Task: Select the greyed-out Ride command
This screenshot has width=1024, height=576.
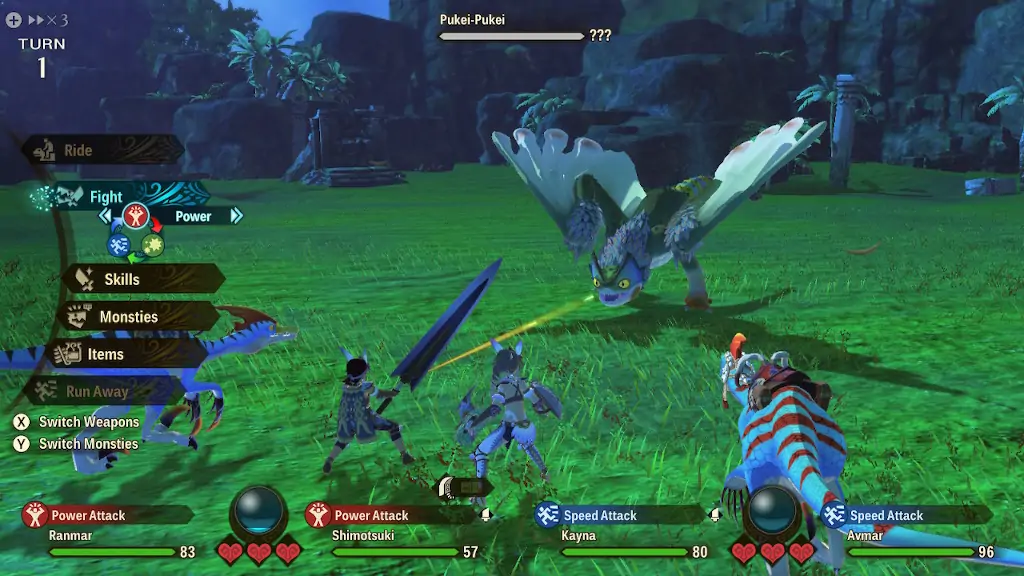Action: click(78, 151)
